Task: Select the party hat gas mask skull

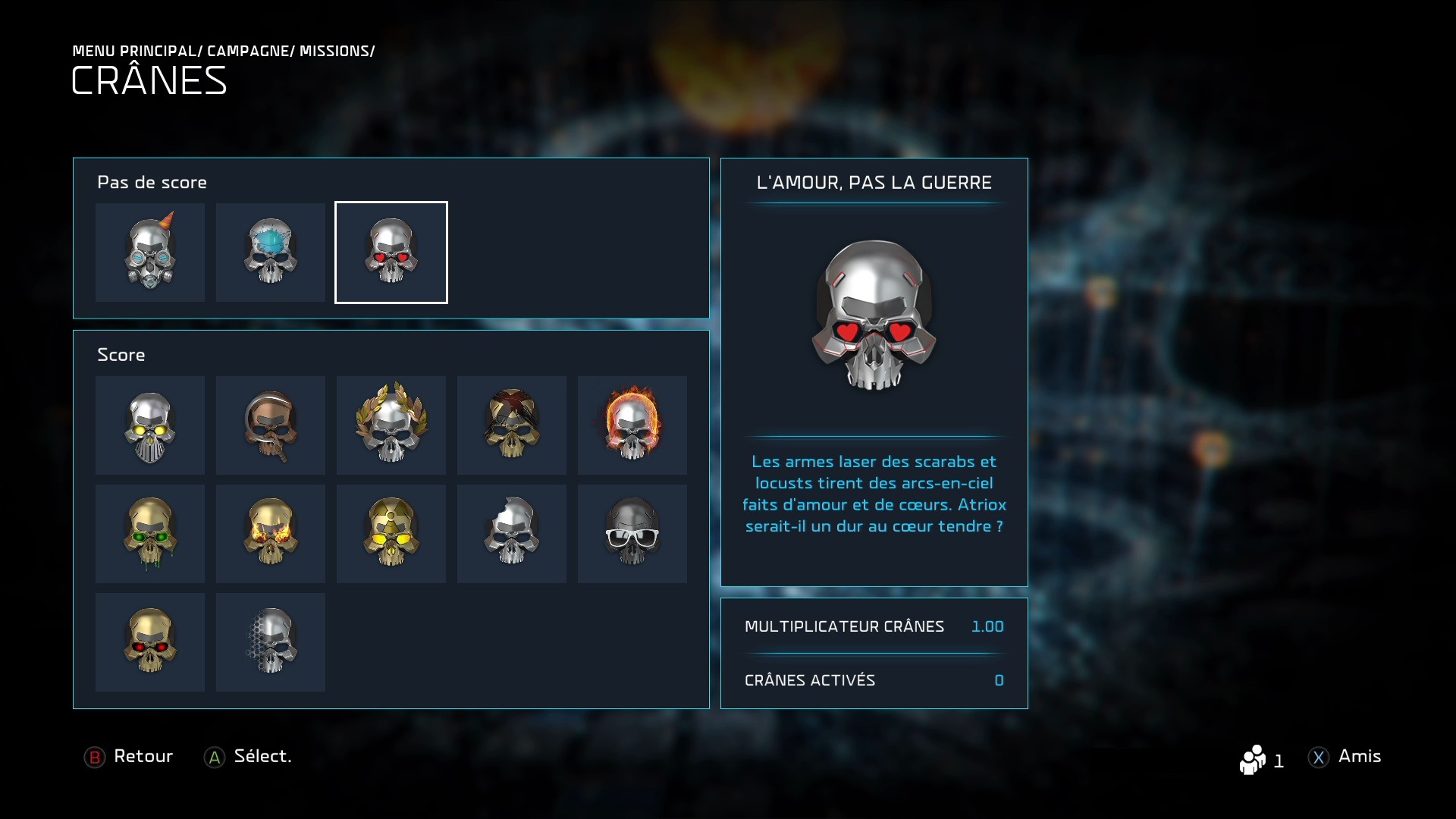Action: tap(150, 253)
